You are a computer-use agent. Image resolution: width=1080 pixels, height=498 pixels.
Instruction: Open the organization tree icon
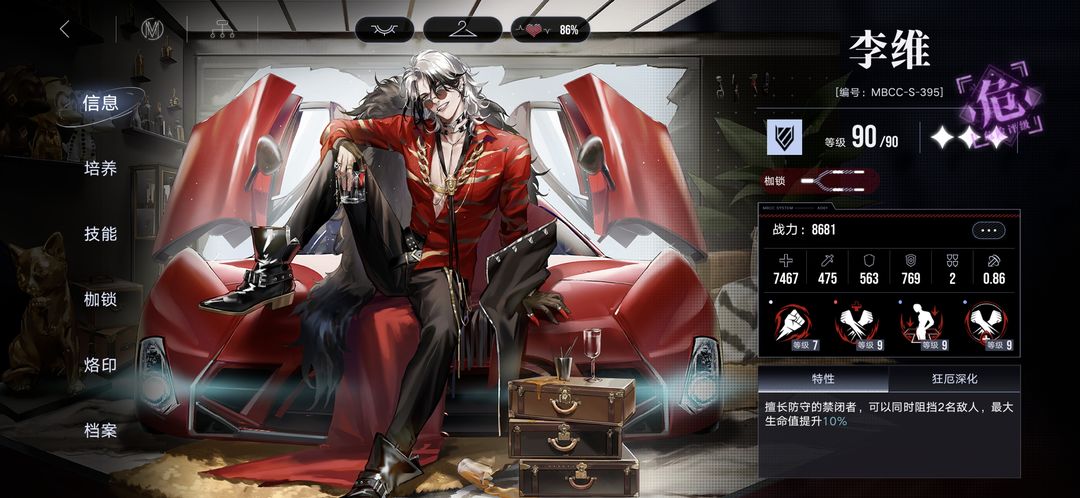222,29
